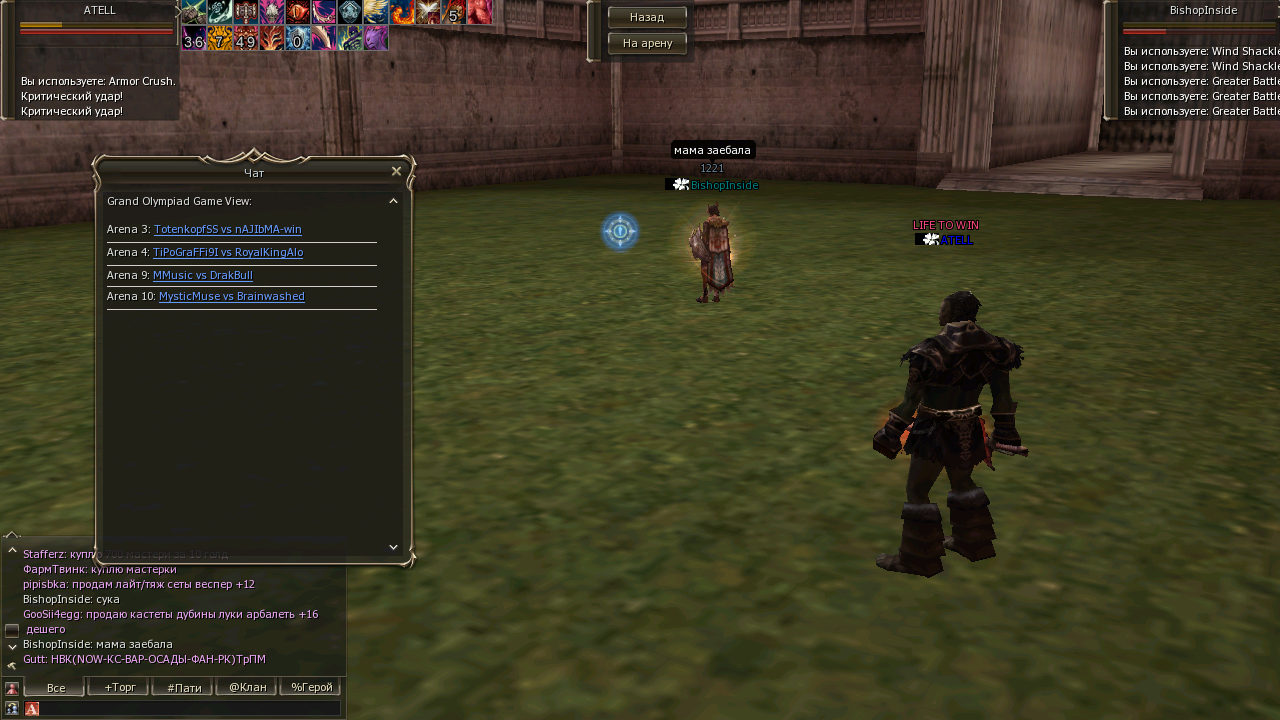Switch to #Пати party chat tab
1280x720 pixels.
click(x=183, y=688)
